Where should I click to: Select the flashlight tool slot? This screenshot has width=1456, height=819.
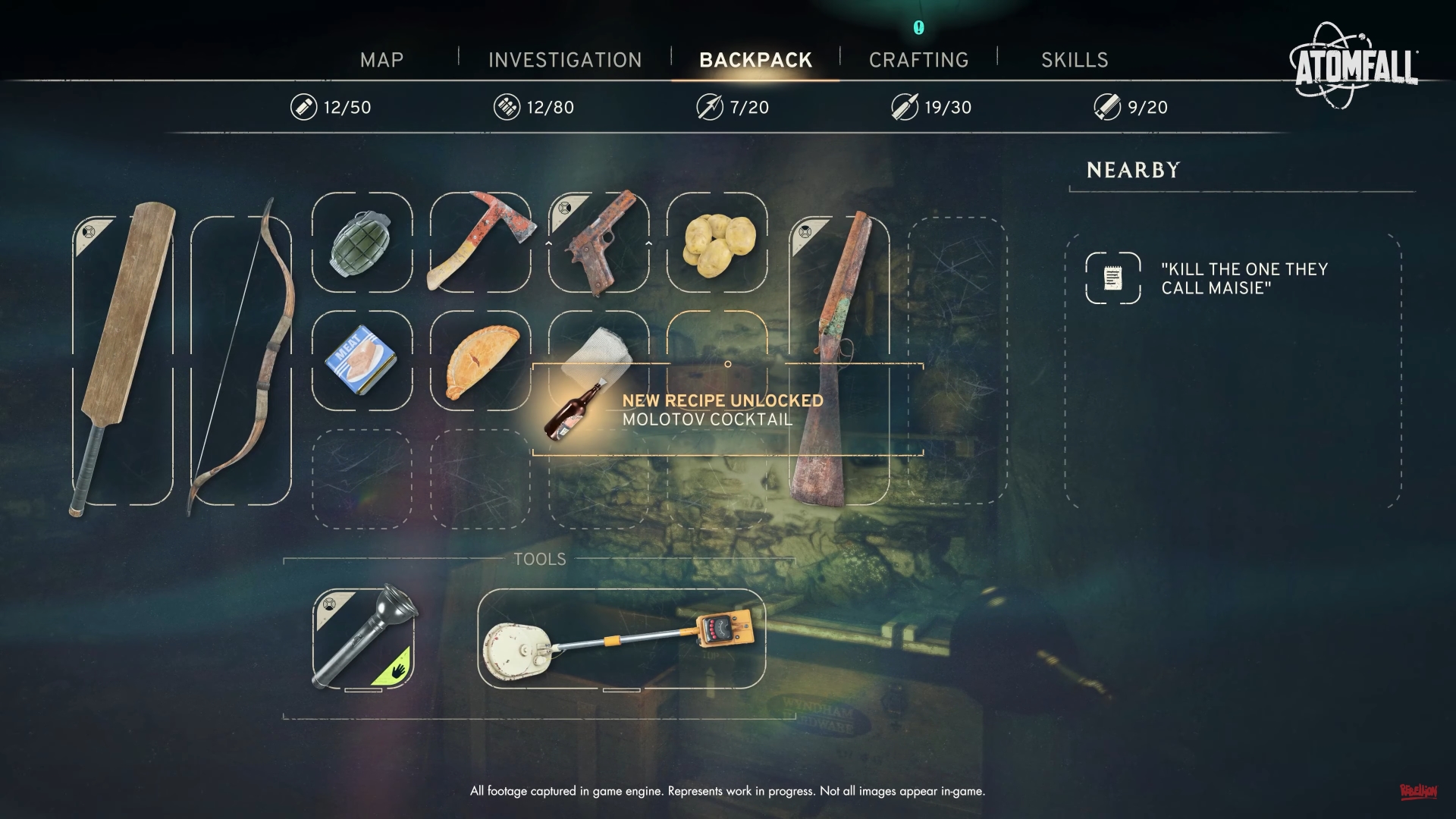click(363, 639)
